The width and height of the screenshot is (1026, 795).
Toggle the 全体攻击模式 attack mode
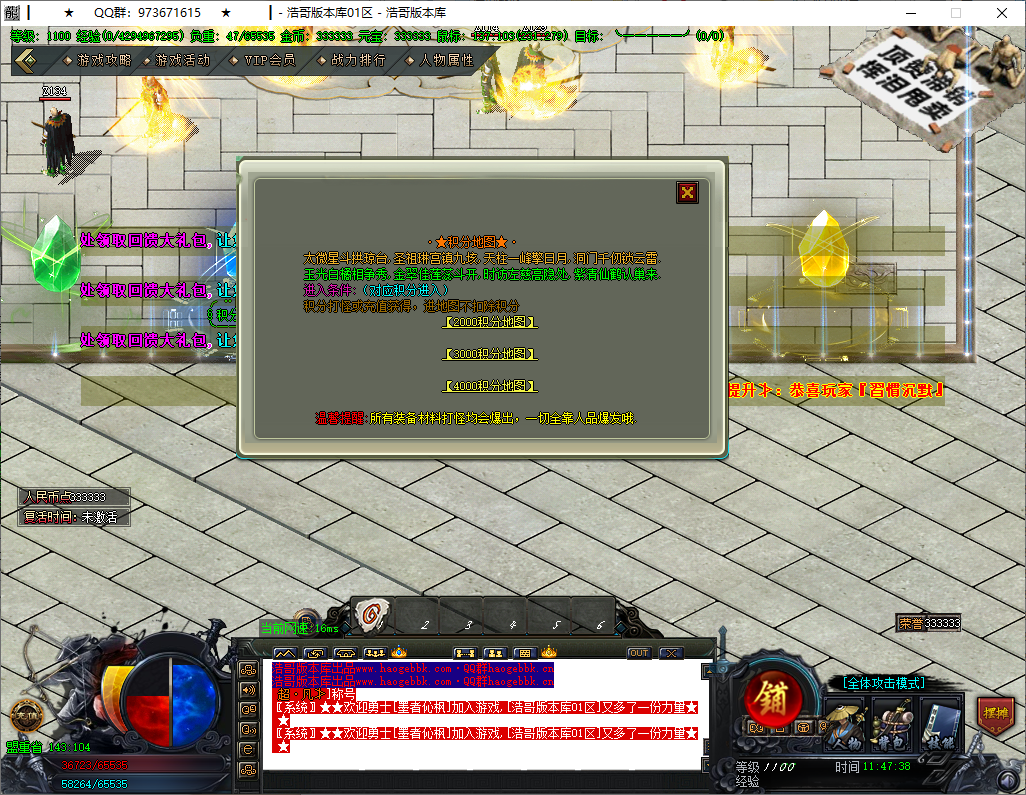coord(882,683)
